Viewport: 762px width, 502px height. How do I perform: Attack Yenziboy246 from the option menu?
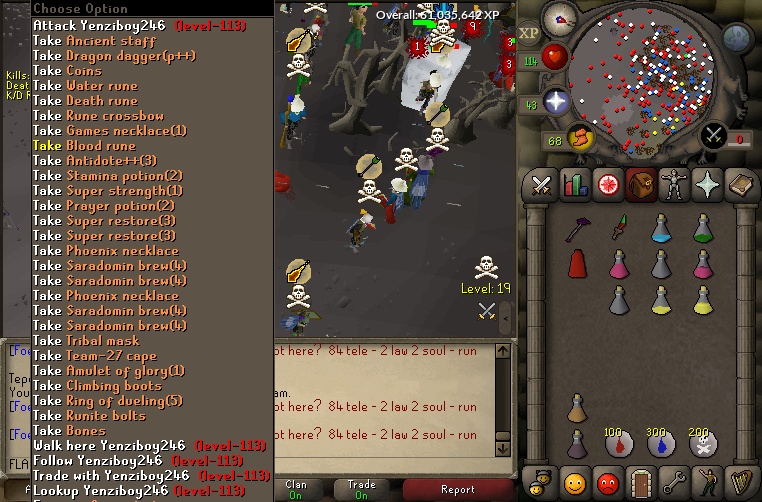click(x=120, y=25)
